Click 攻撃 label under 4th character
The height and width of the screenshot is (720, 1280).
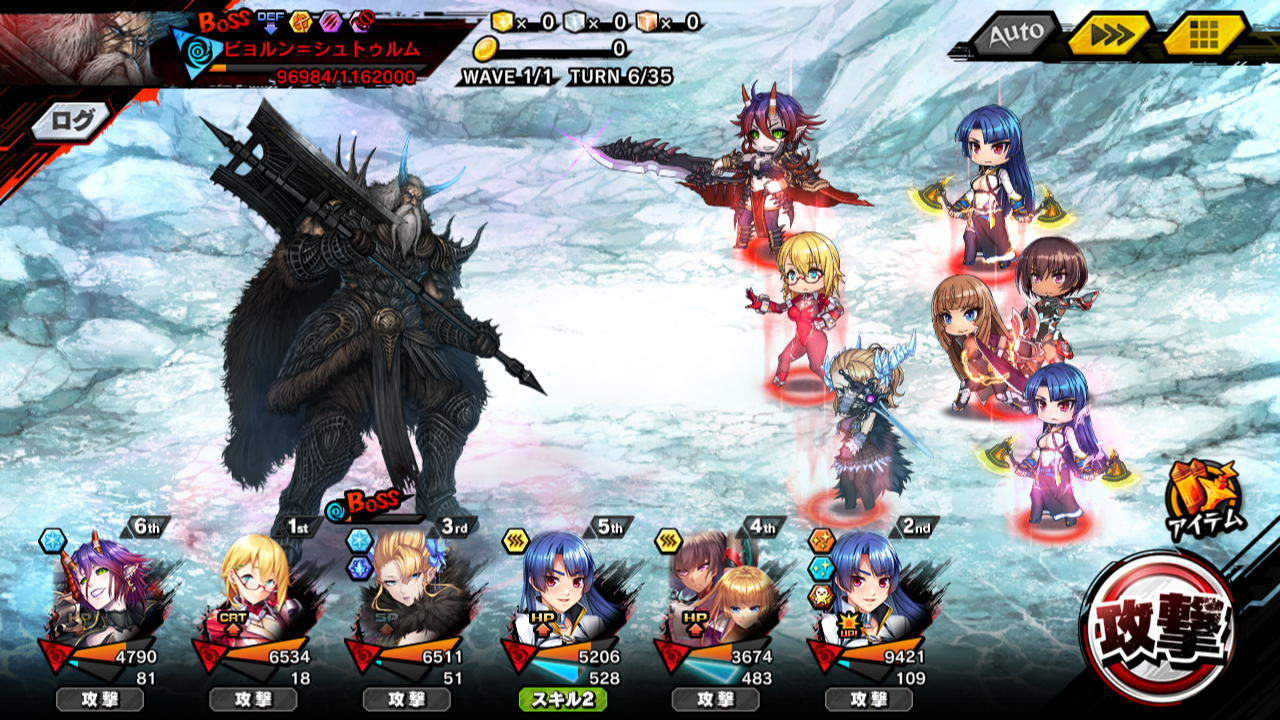tap(715, 700)
